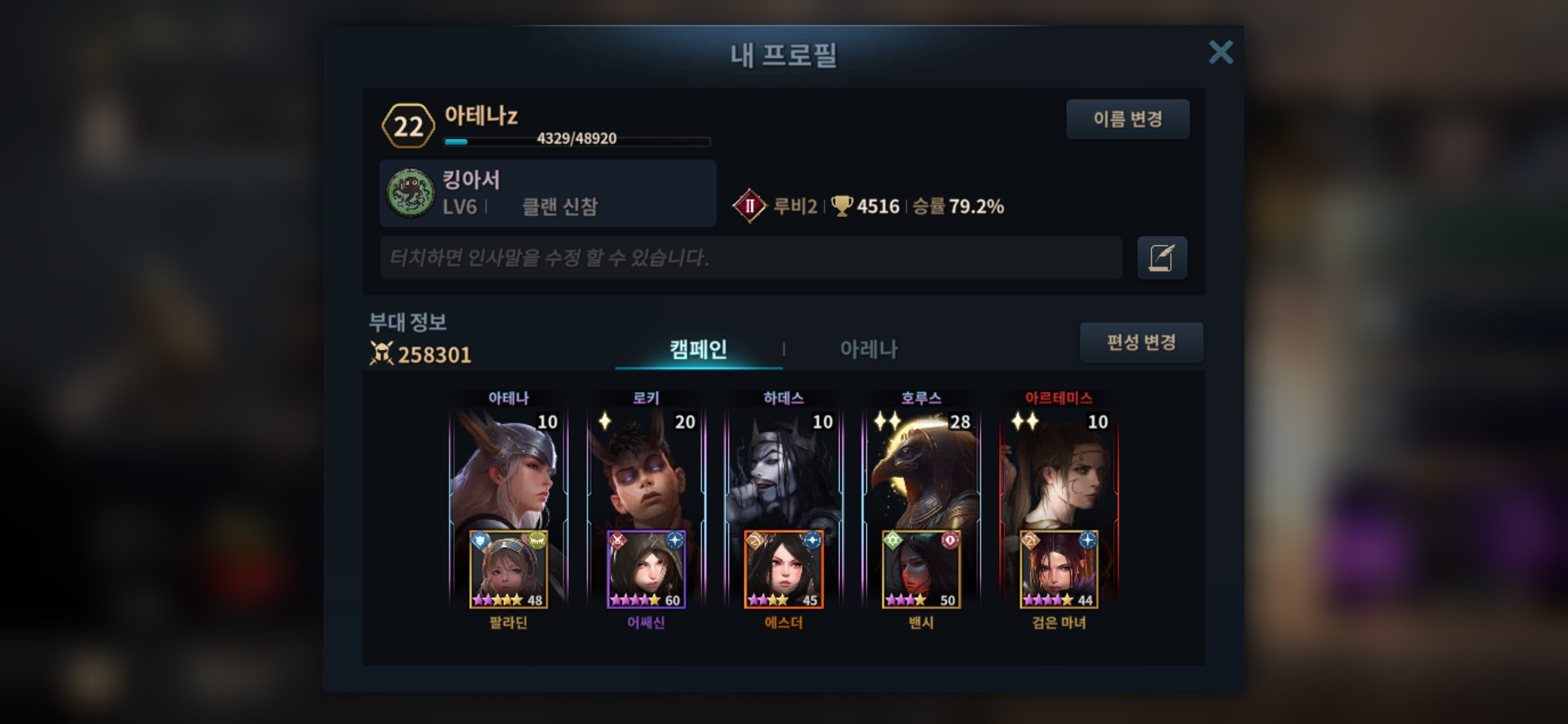Switch to the 아레나 tab
Viewport: 1568px width, 724px height.
click(x=868, y=349)
